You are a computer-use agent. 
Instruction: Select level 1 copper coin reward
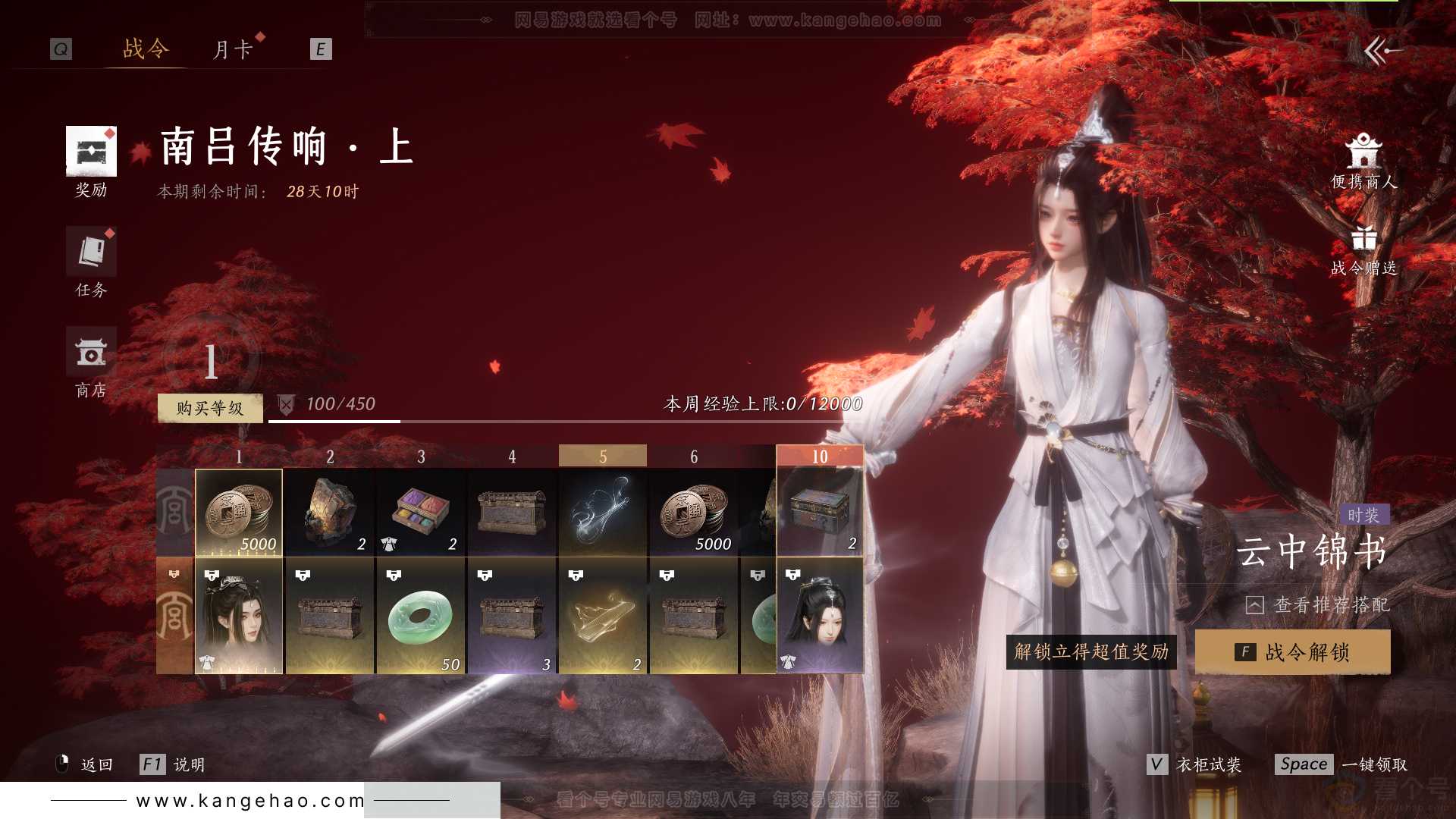point(239,513)
